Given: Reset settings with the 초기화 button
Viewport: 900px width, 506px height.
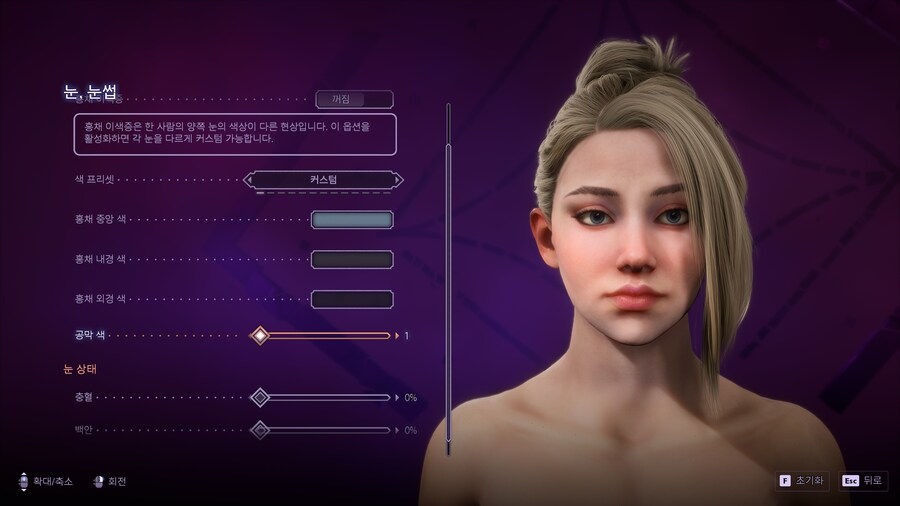Looking at the screenshot, I should 802,481.
